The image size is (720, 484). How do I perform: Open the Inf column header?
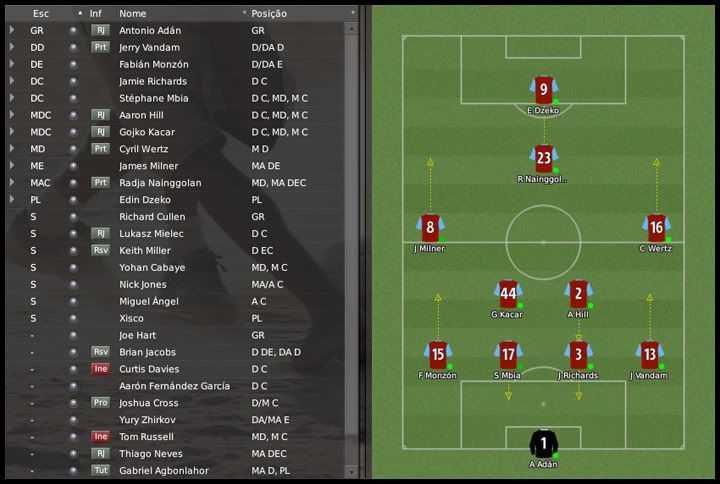click(x=95, y=14)
